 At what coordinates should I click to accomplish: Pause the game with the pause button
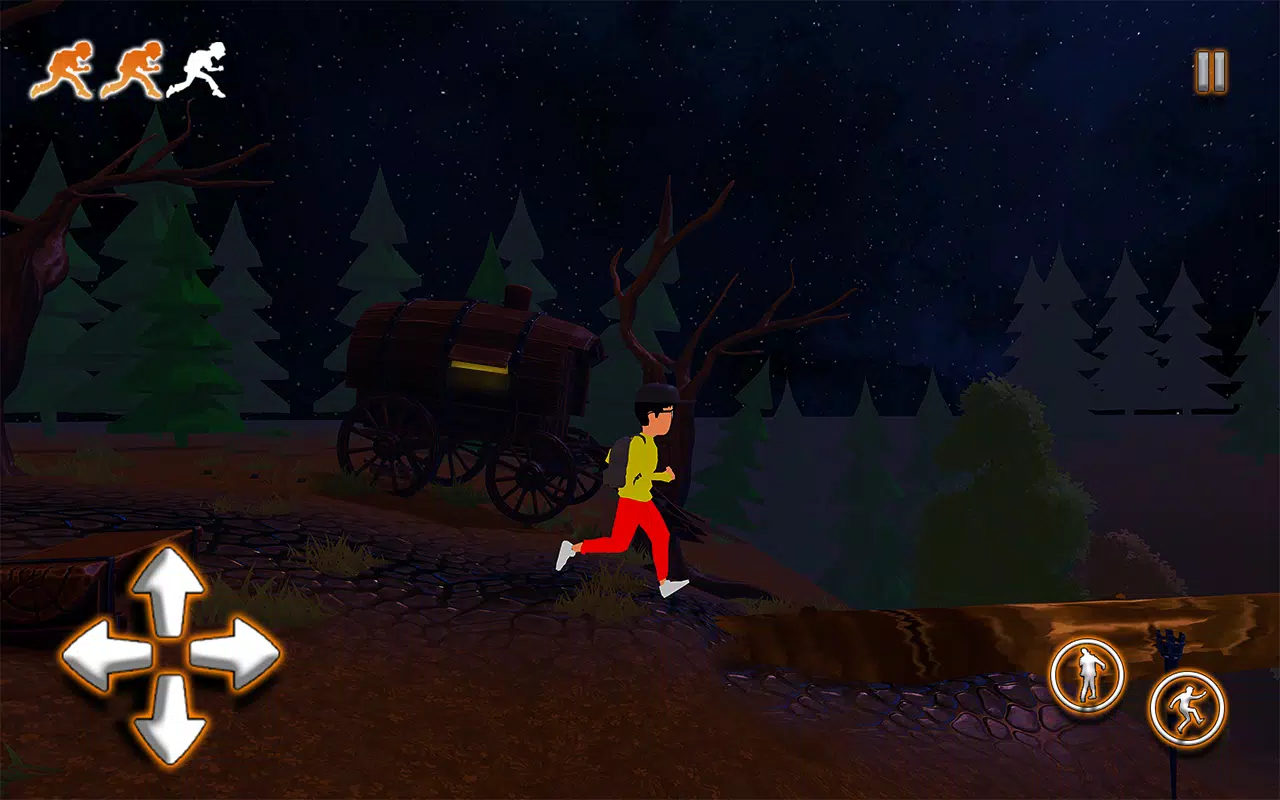tap(1210, 72)
